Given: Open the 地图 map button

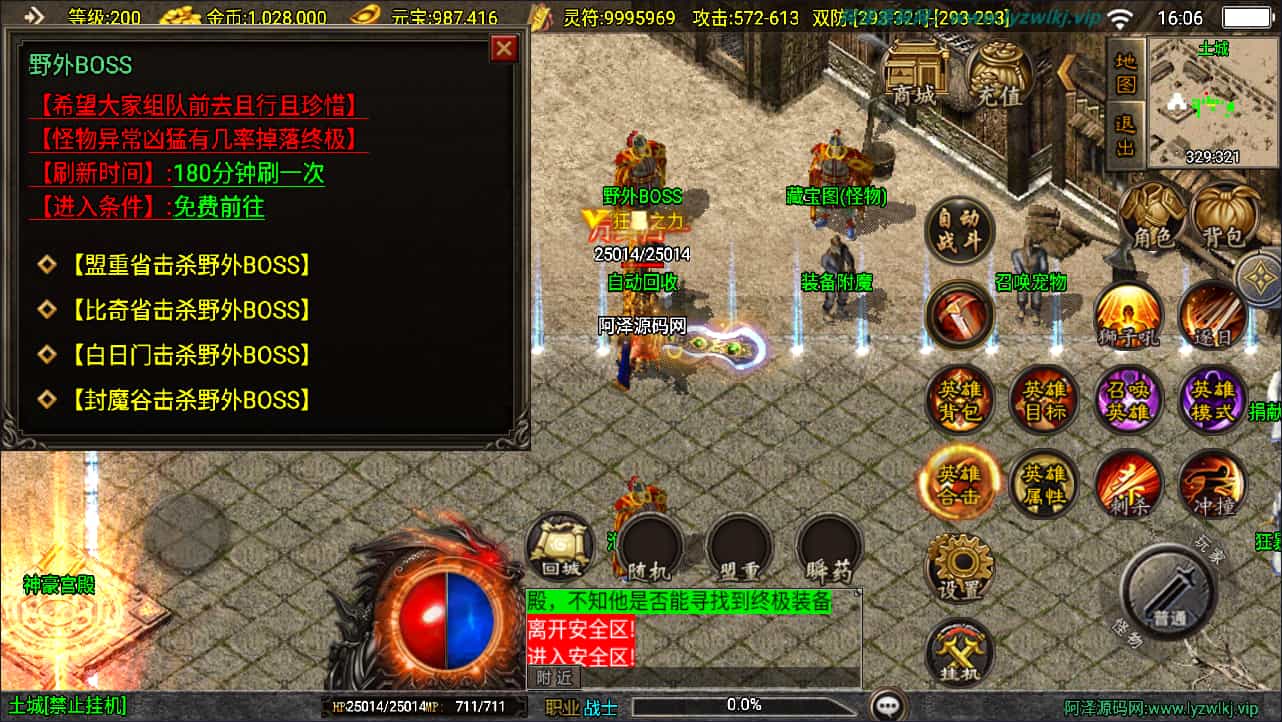Looking at the screenshot, I should point(1127,73).
